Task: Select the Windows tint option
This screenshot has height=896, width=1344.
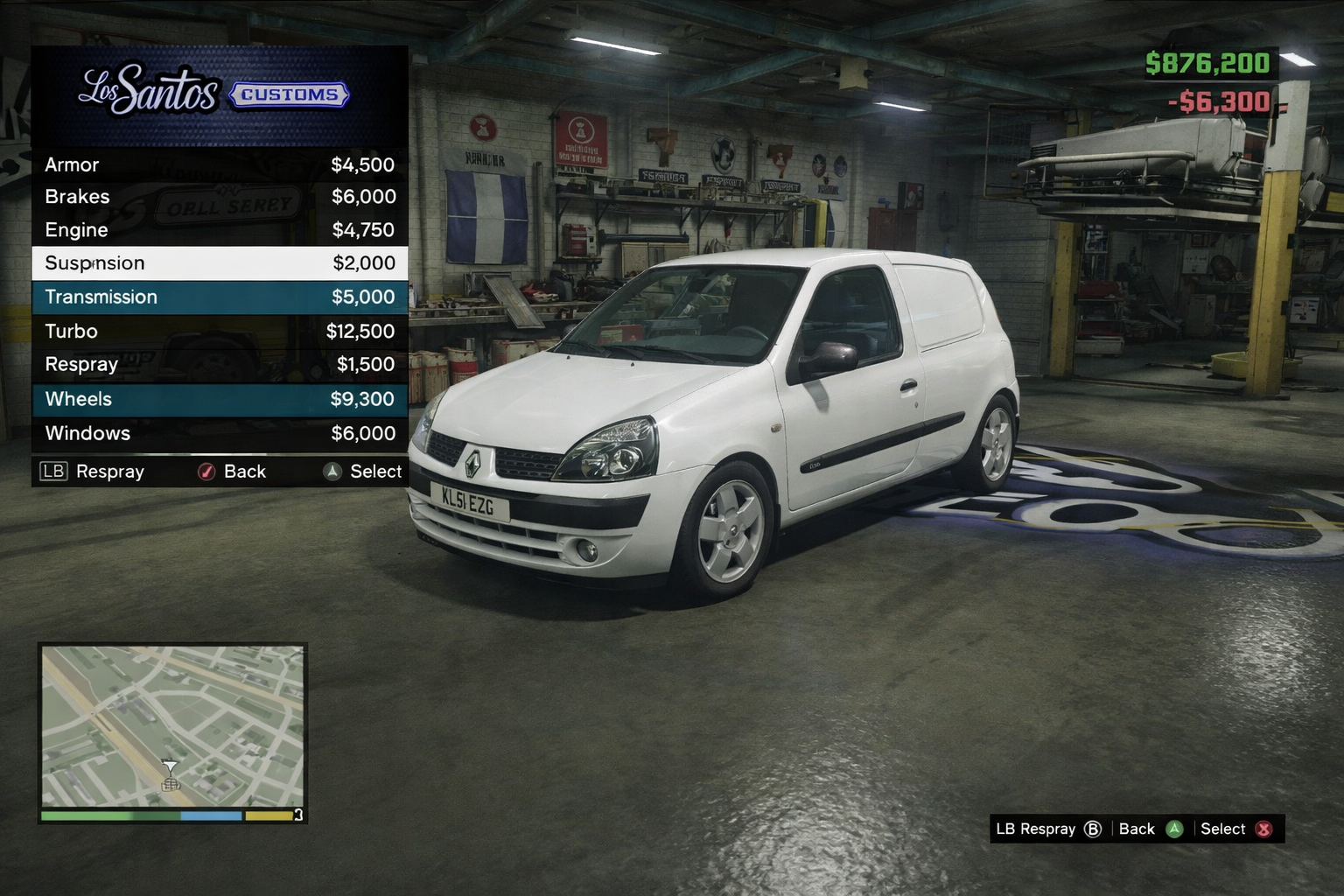Action: (219, 433)
